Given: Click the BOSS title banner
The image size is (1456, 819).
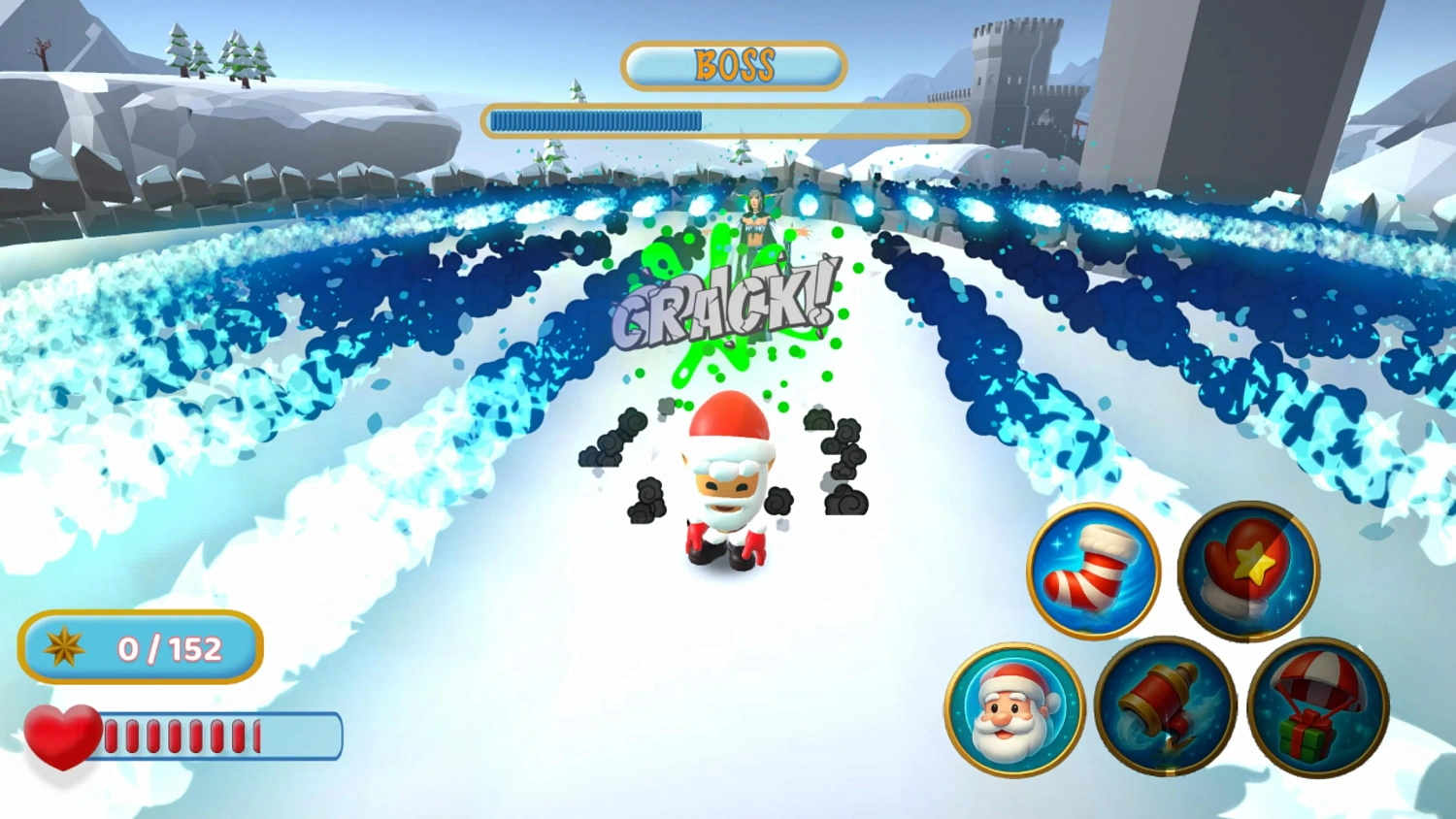Looking at the screenshot, I should point(733,64).
